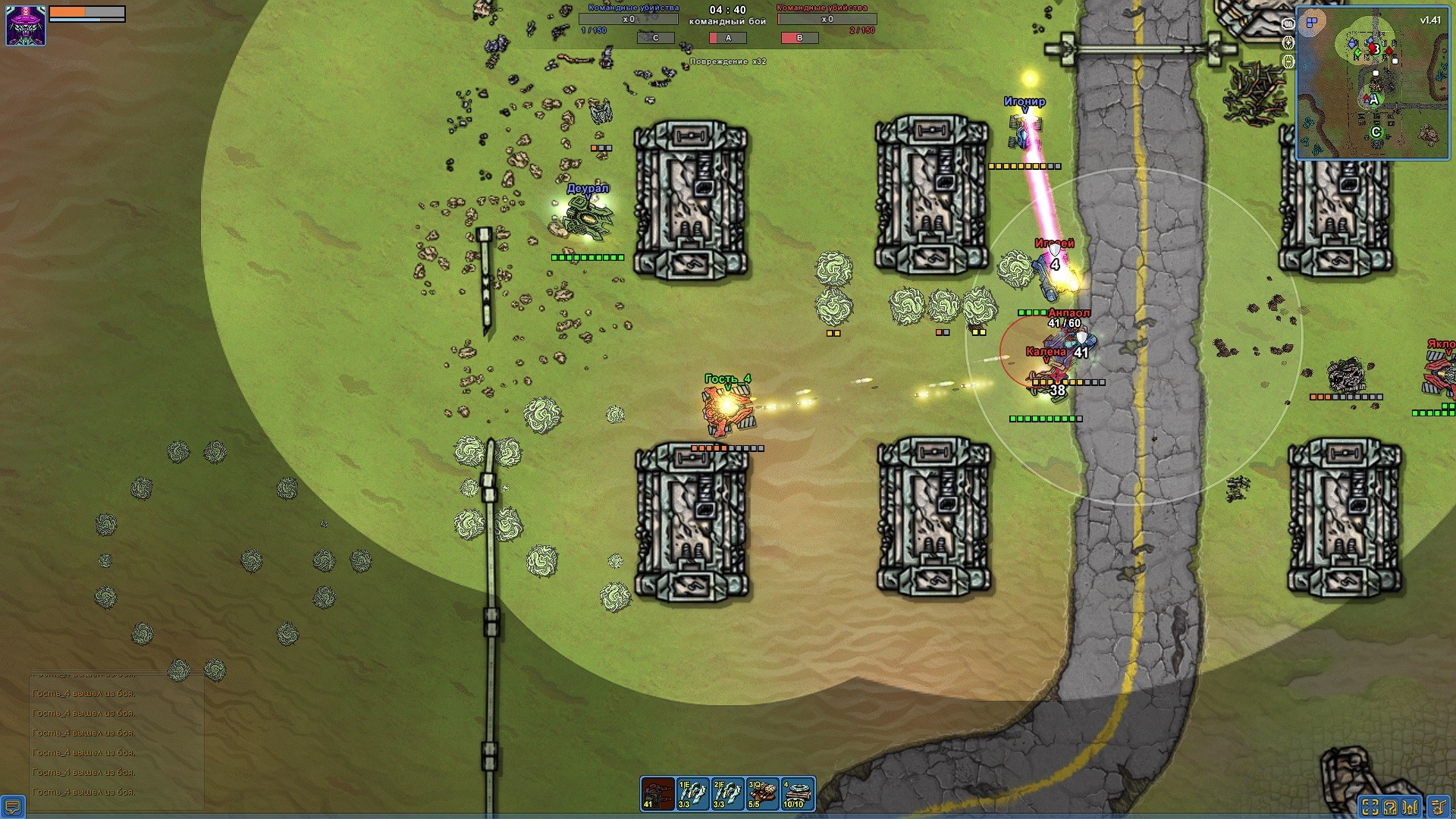
Task: Select the primary weapon slot showing 41
Action: (657, 793)
